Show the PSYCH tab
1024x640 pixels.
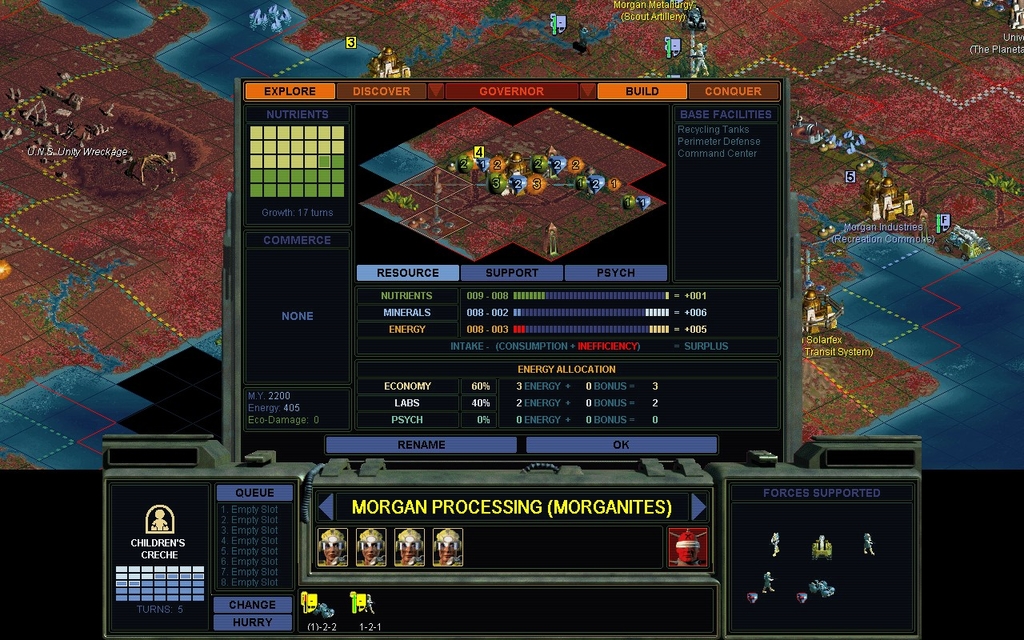(616, 273)
